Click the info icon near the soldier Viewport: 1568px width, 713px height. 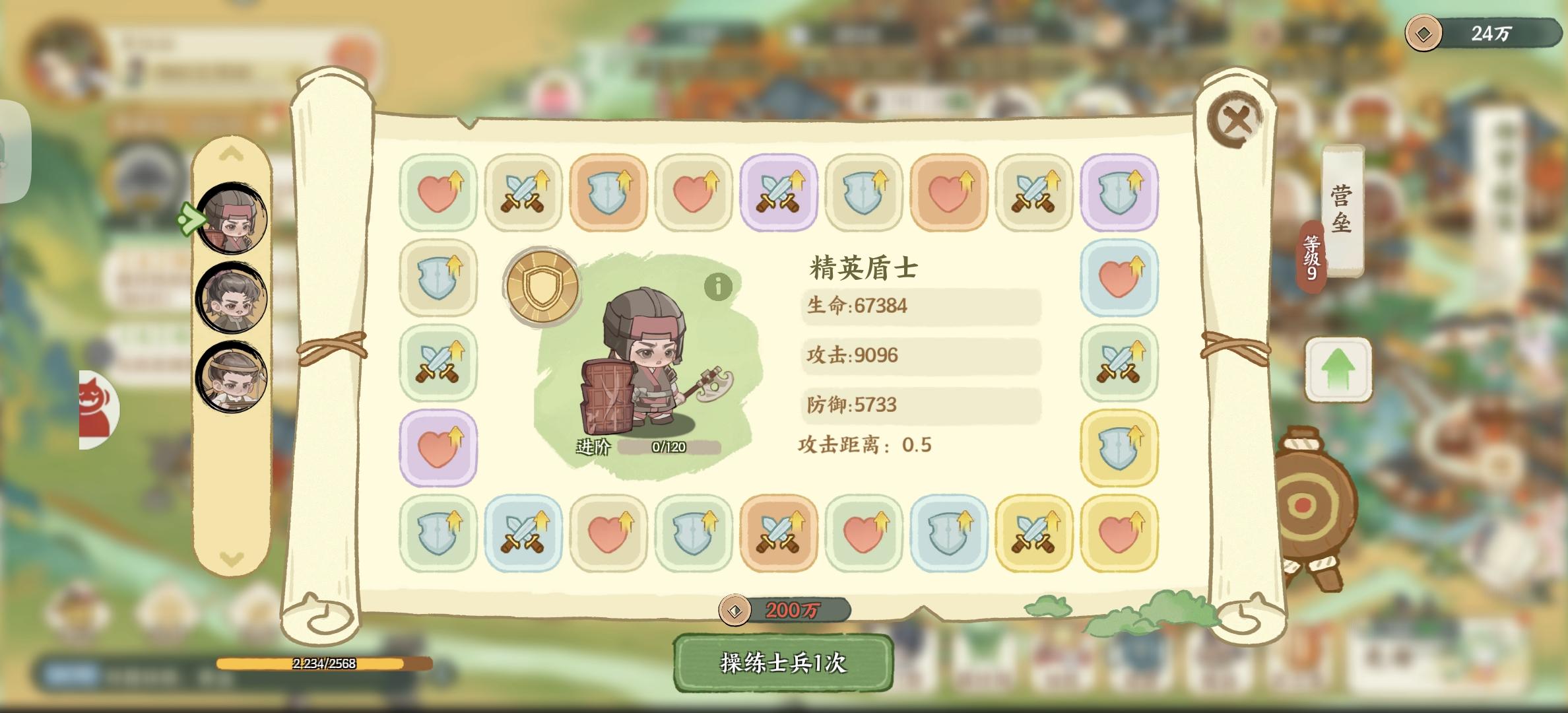point(717,288)
